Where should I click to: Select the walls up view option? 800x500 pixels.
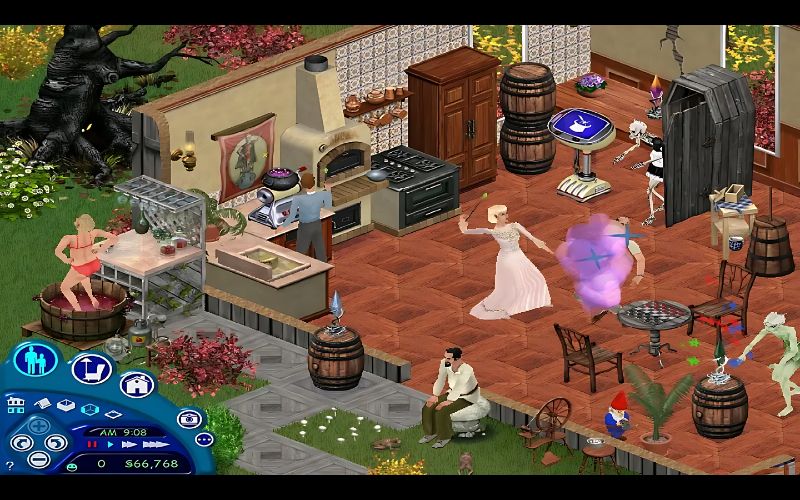(x=65, y=405)
